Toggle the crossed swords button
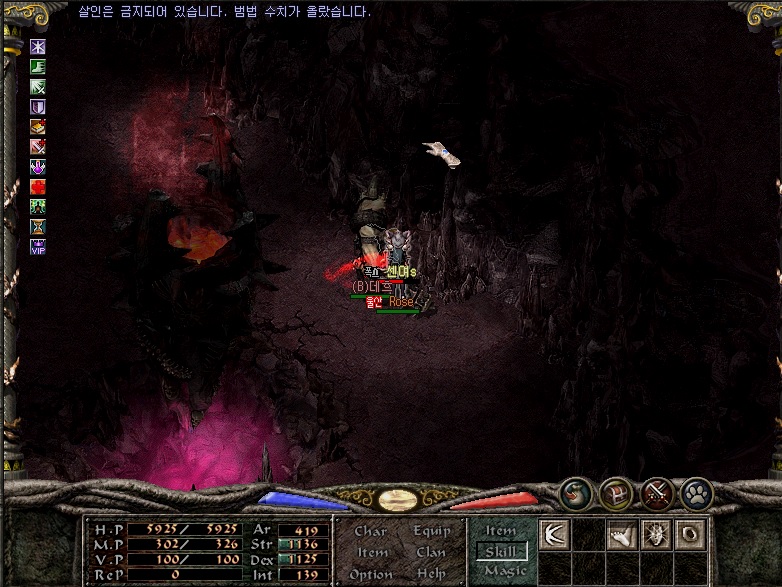Image resolution: width=782 pixels, height=587 pixels. [x=657, y=492]
